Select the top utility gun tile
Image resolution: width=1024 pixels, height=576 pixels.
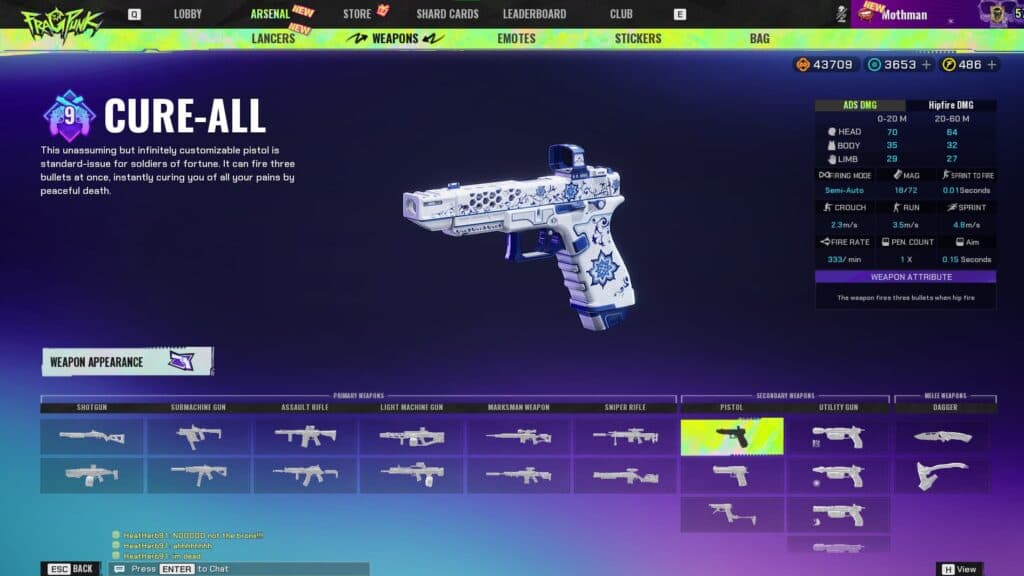(x=837, y=437)
